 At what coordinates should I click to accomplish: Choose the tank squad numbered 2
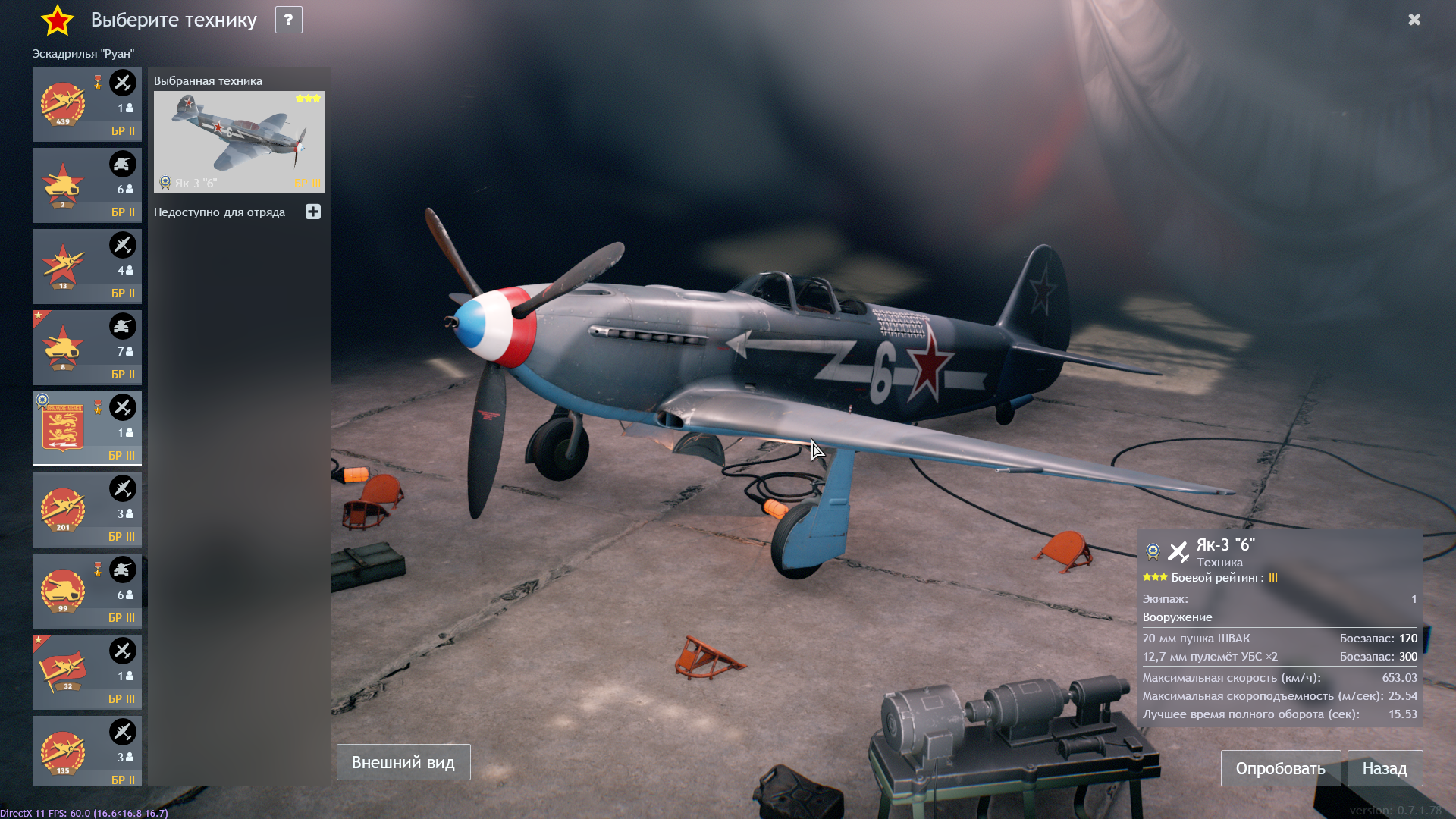tap(87, 185)
